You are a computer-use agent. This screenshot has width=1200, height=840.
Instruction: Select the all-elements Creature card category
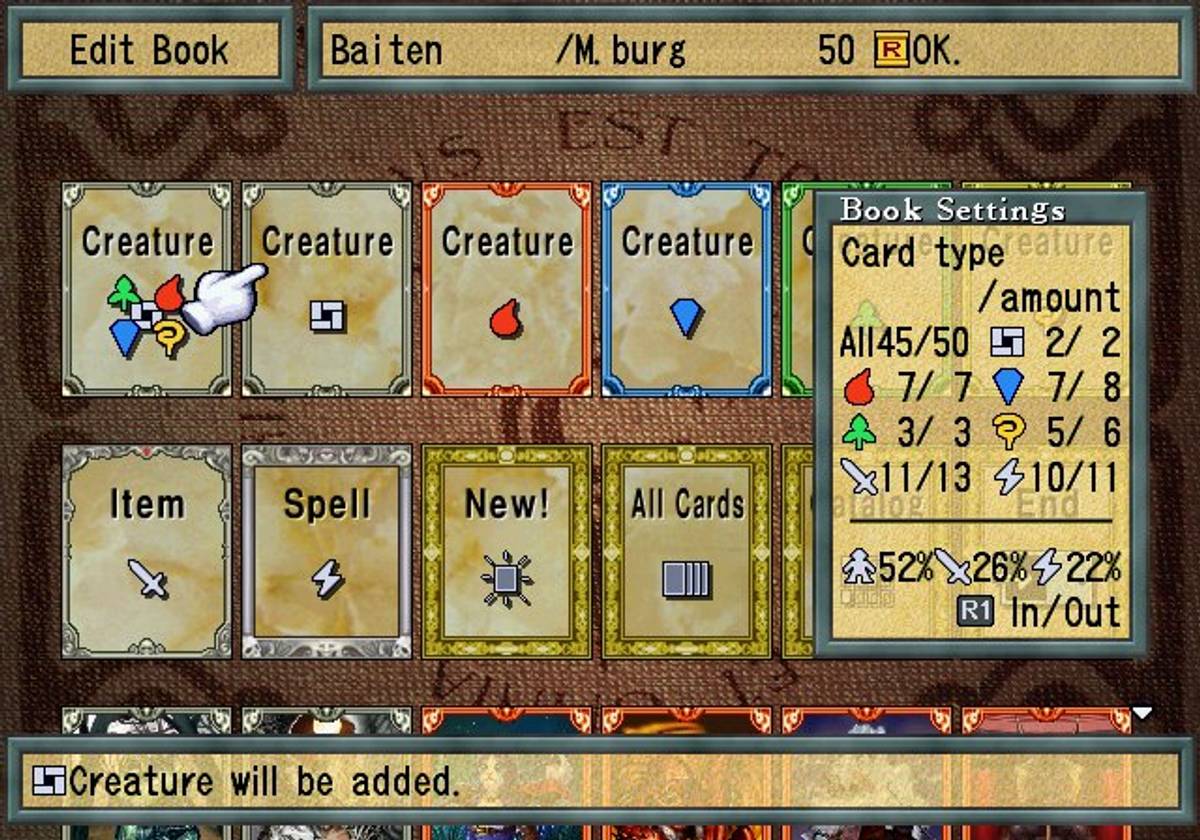pos(146,288)
